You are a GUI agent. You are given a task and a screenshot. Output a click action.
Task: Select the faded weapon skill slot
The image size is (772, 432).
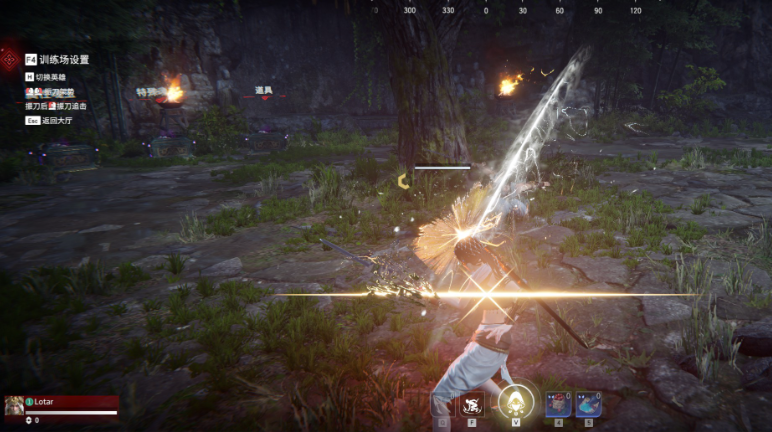(x=441, y=403)
